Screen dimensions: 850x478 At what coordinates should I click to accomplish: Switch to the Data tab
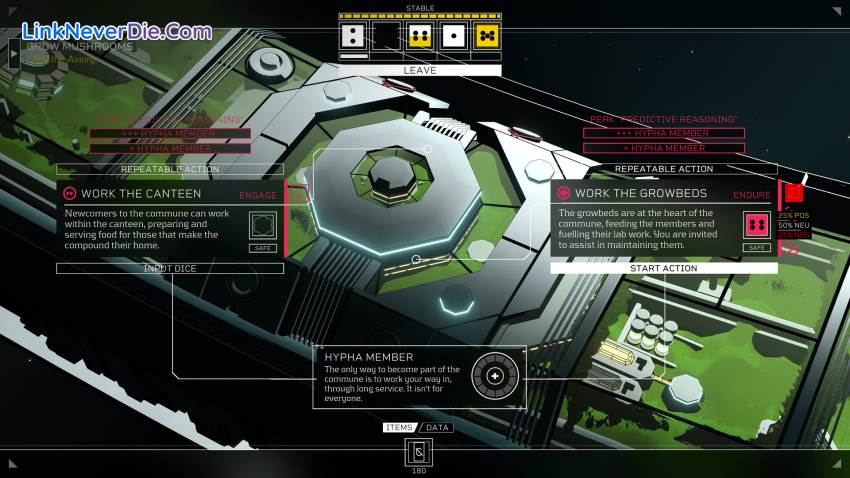coord(437,427)
